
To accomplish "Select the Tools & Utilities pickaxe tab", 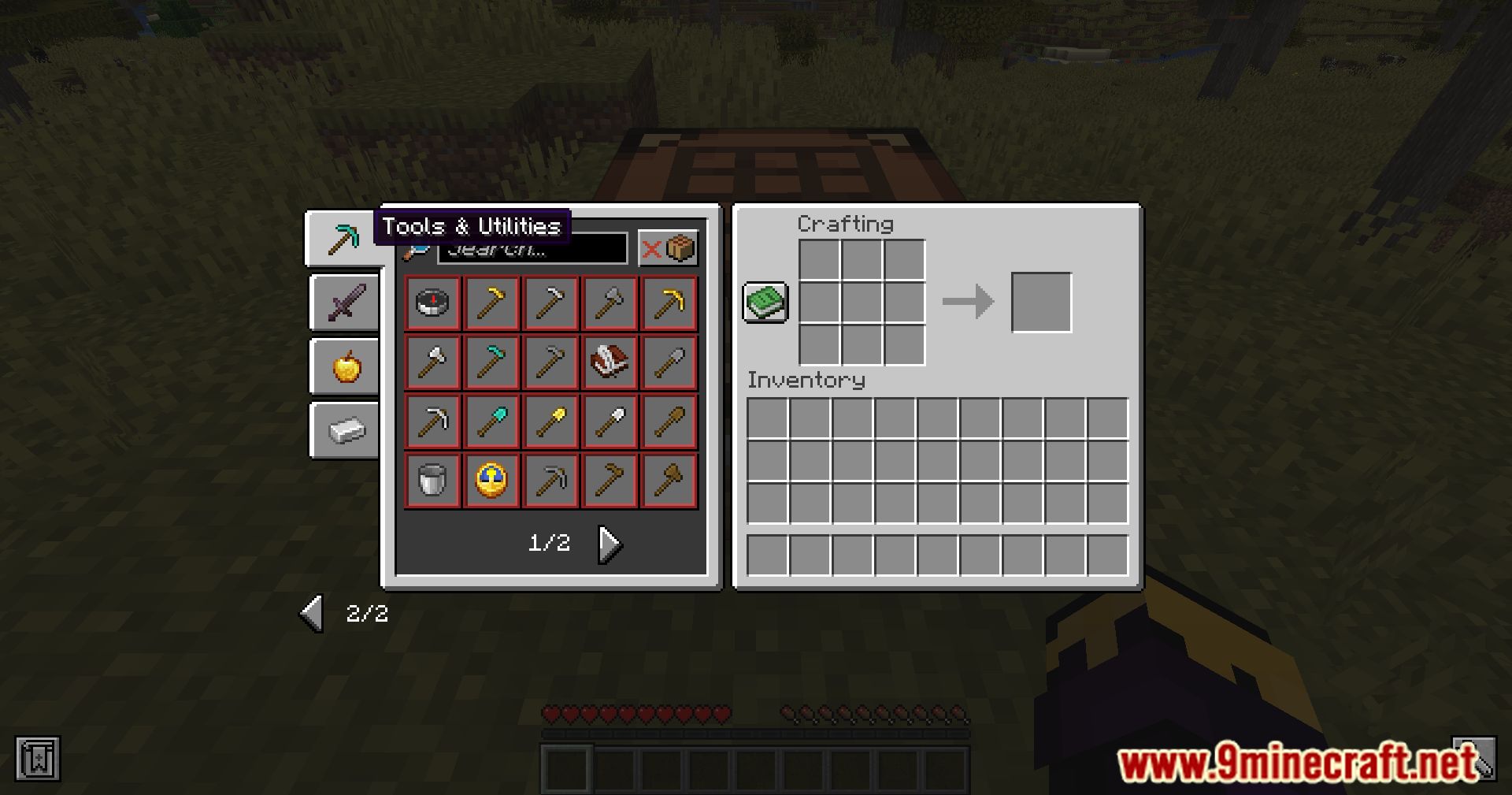I will (343, 238).
